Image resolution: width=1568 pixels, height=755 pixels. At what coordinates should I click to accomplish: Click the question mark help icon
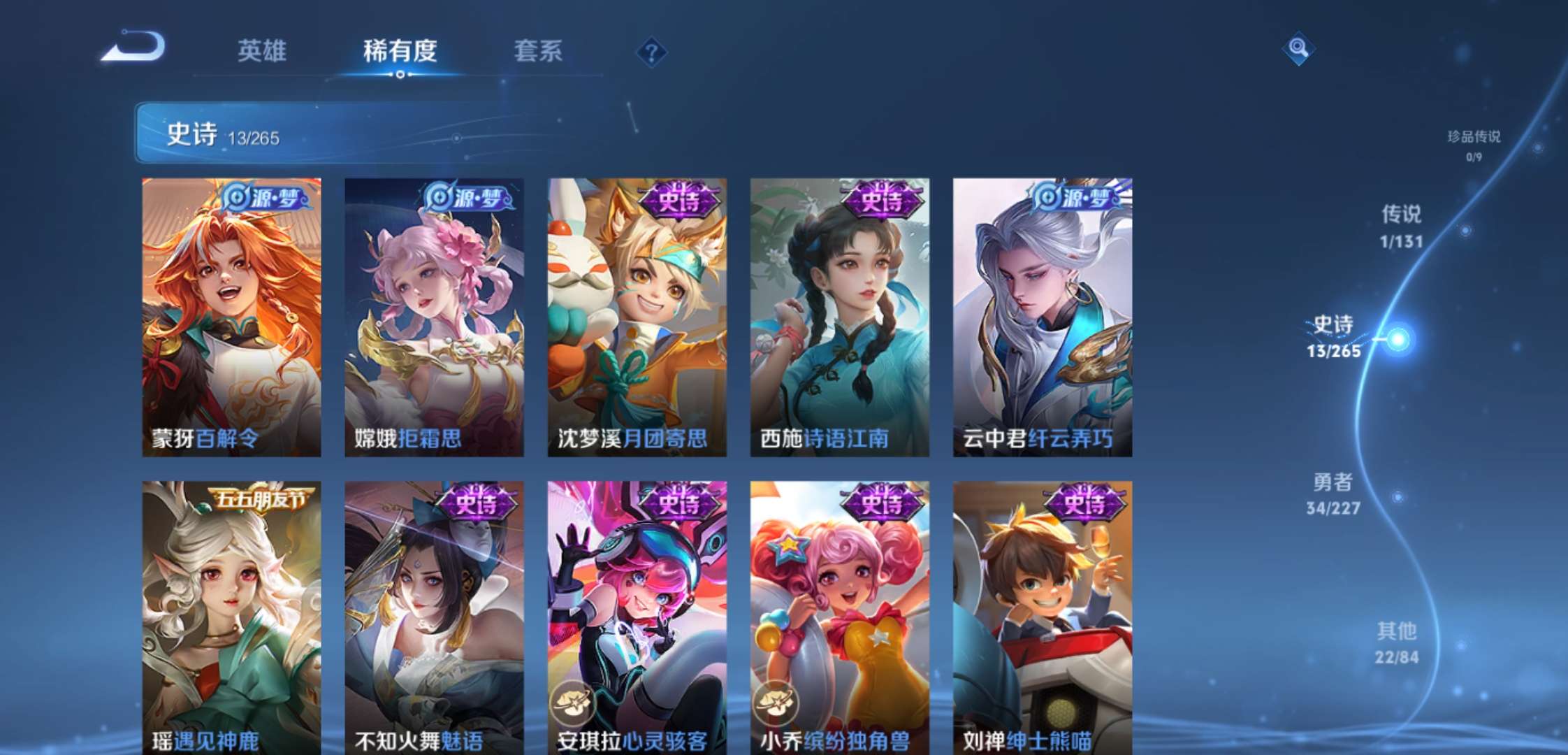click(651, 50)
